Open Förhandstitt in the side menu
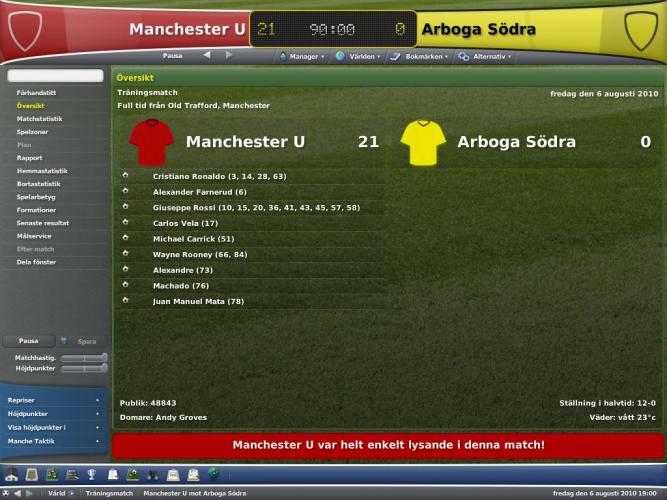The image size is (667, 500). (36, 92)
